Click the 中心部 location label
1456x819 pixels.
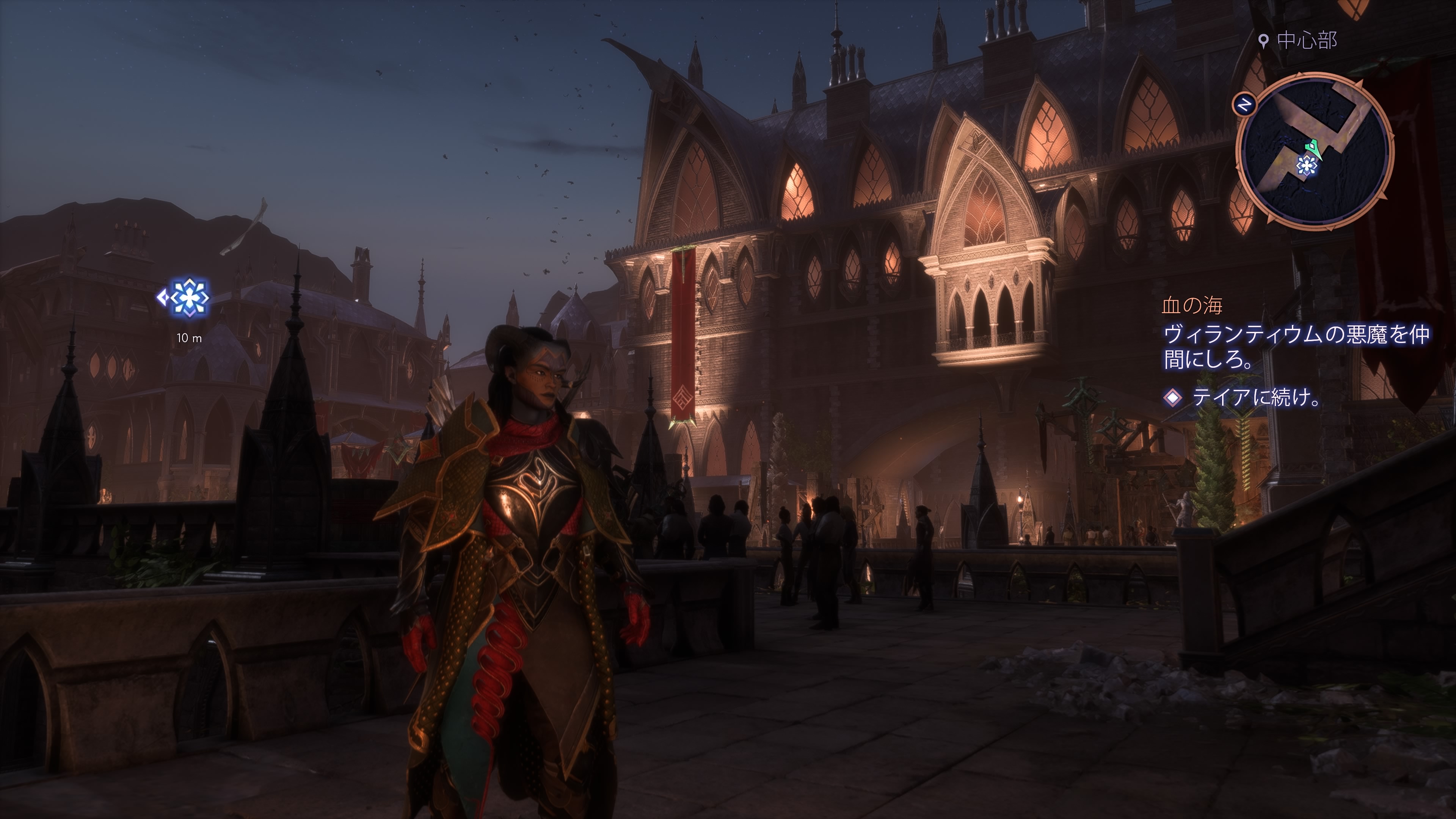click(1306, 41)
